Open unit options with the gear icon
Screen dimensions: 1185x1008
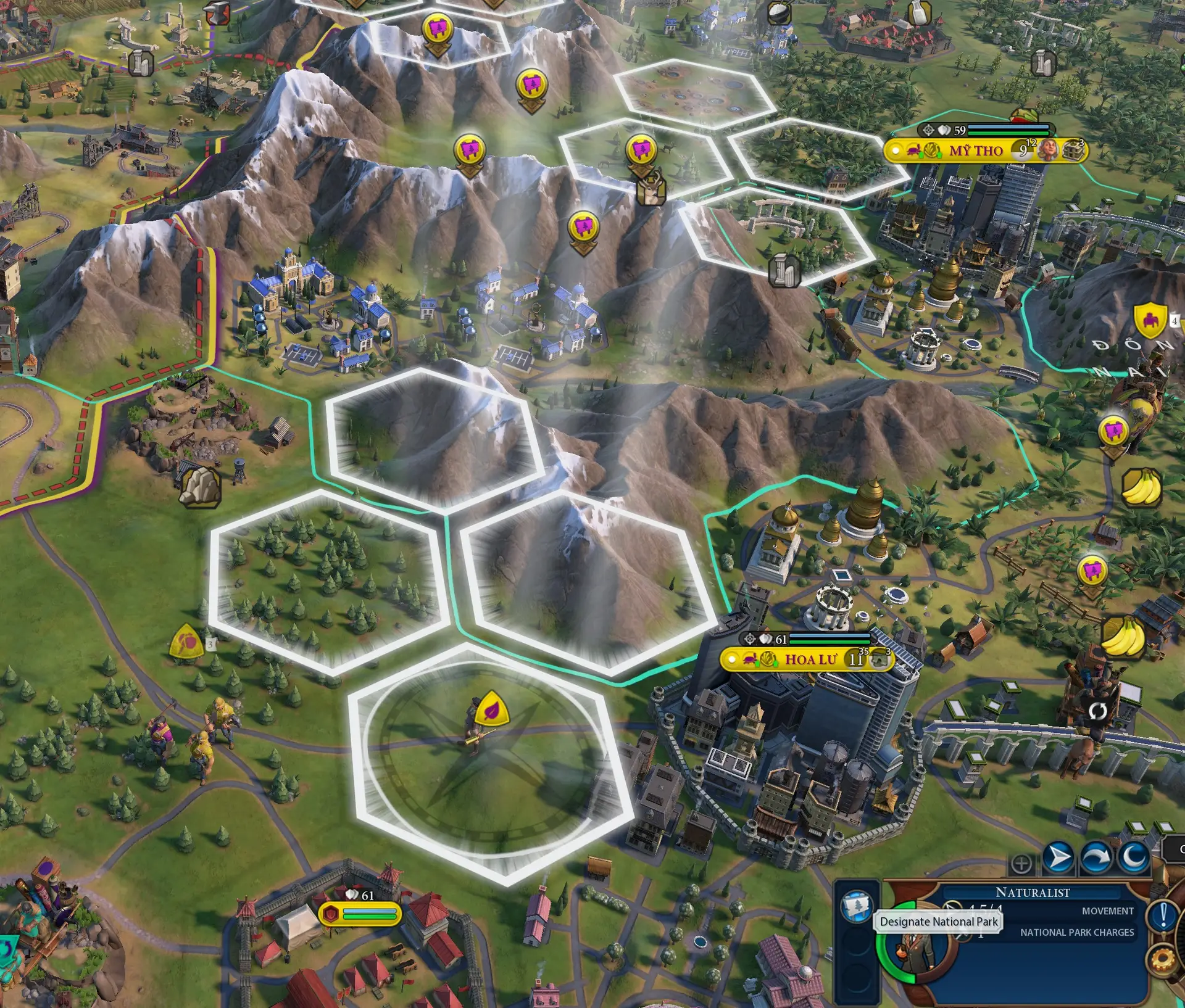pyautogui.click(x=1162, y=960)
